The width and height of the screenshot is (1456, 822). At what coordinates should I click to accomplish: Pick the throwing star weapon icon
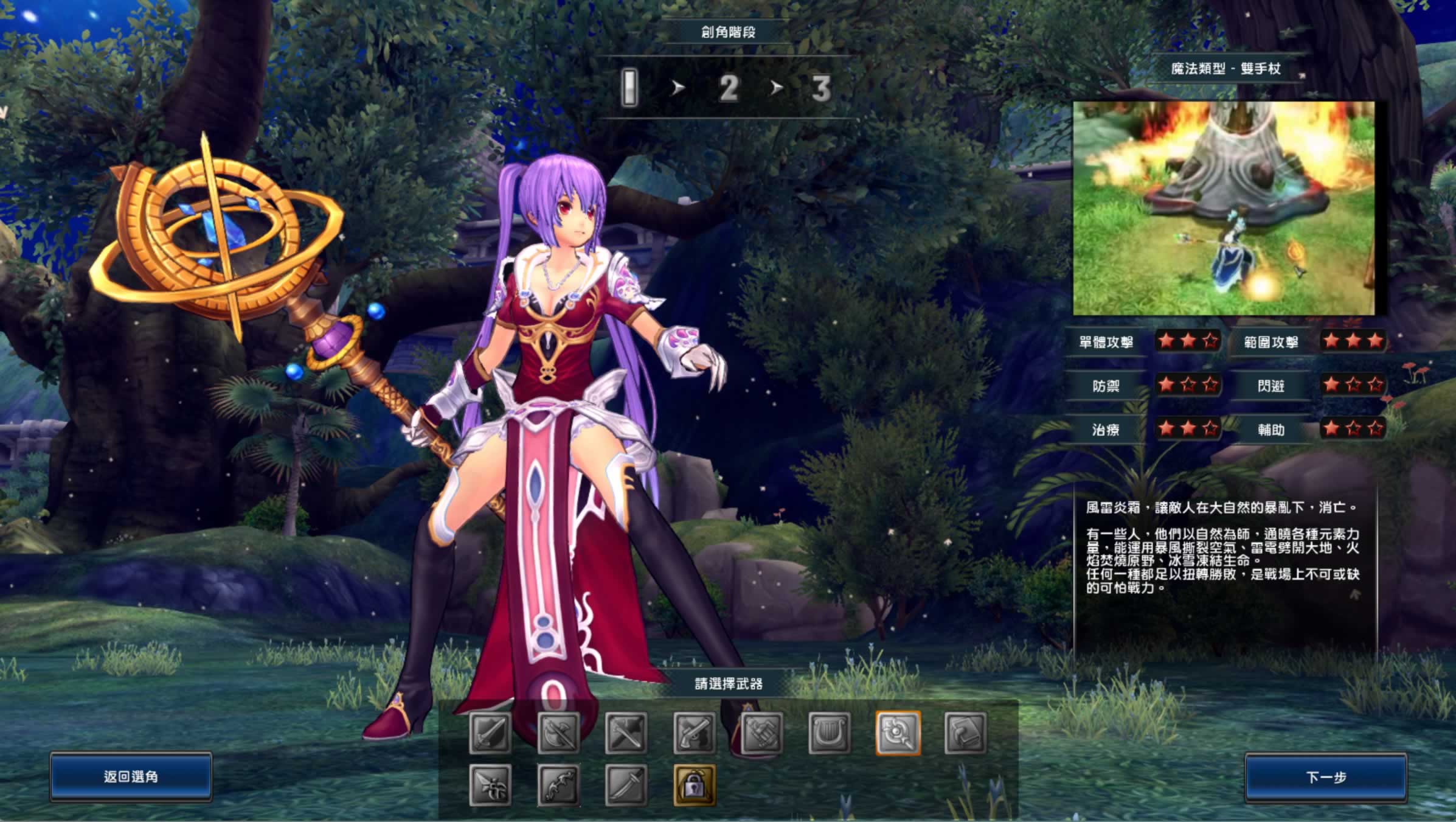(x=490, y=785)
